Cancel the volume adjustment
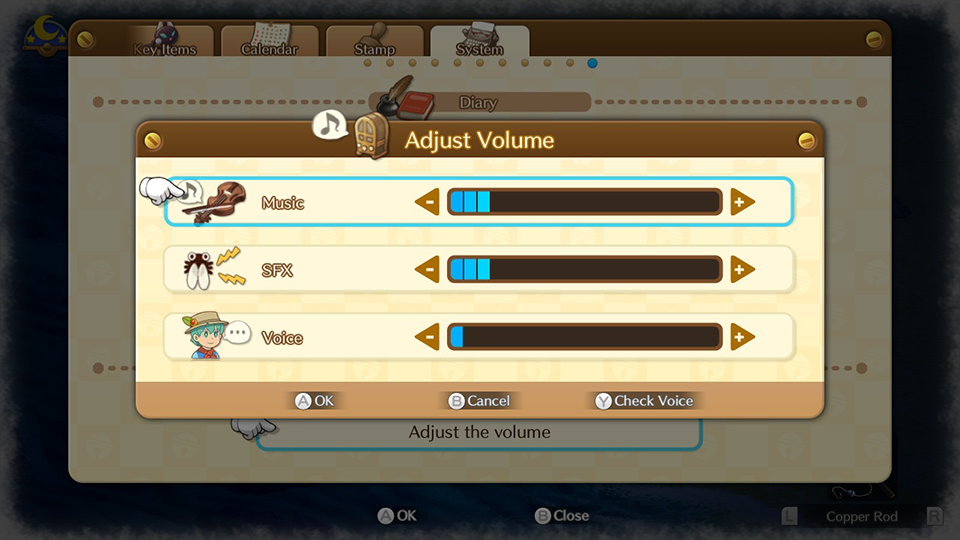Screen dimensions: 960x540 tap(479, 401)
